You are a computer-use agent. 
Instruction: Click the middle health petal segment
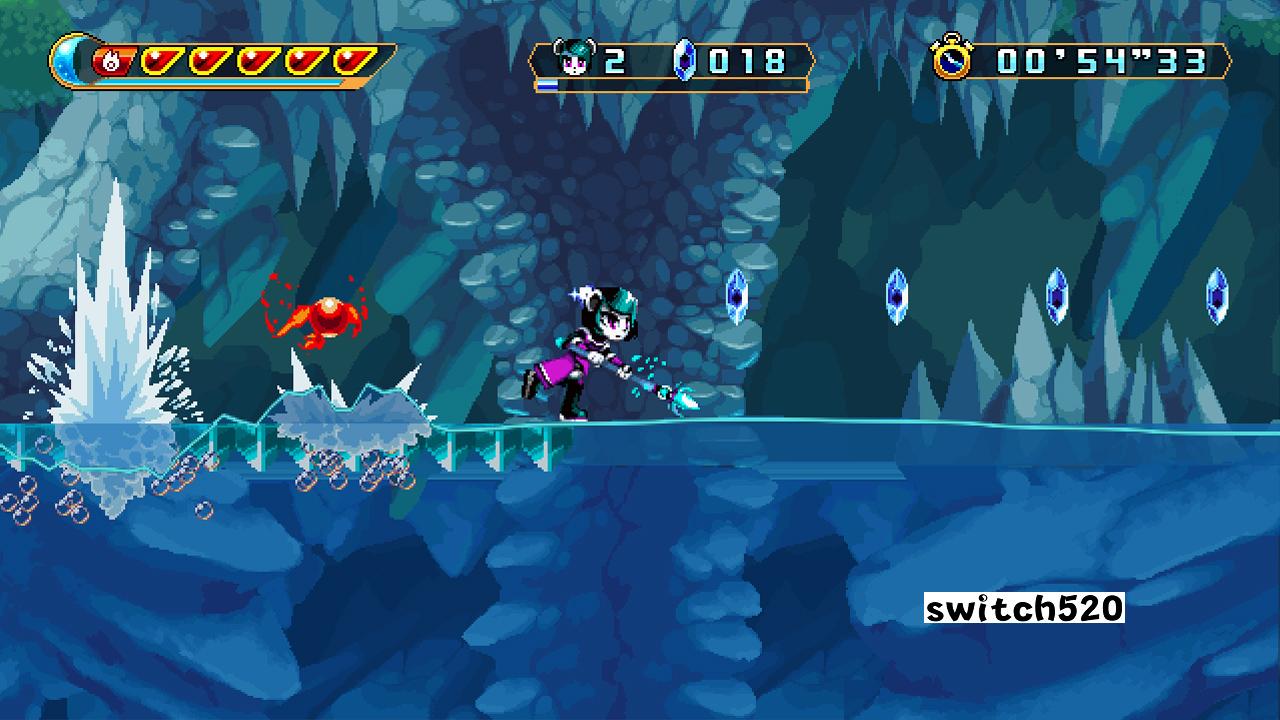tap(258, 60)
